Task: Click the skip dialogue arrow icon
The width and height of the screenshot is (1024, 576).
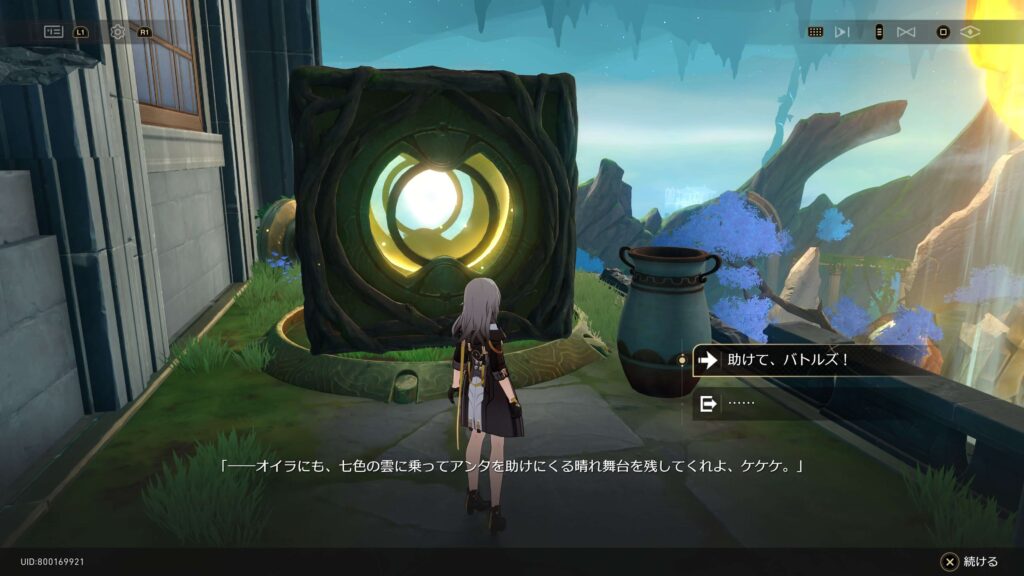Action: click(x=842, y=31)
